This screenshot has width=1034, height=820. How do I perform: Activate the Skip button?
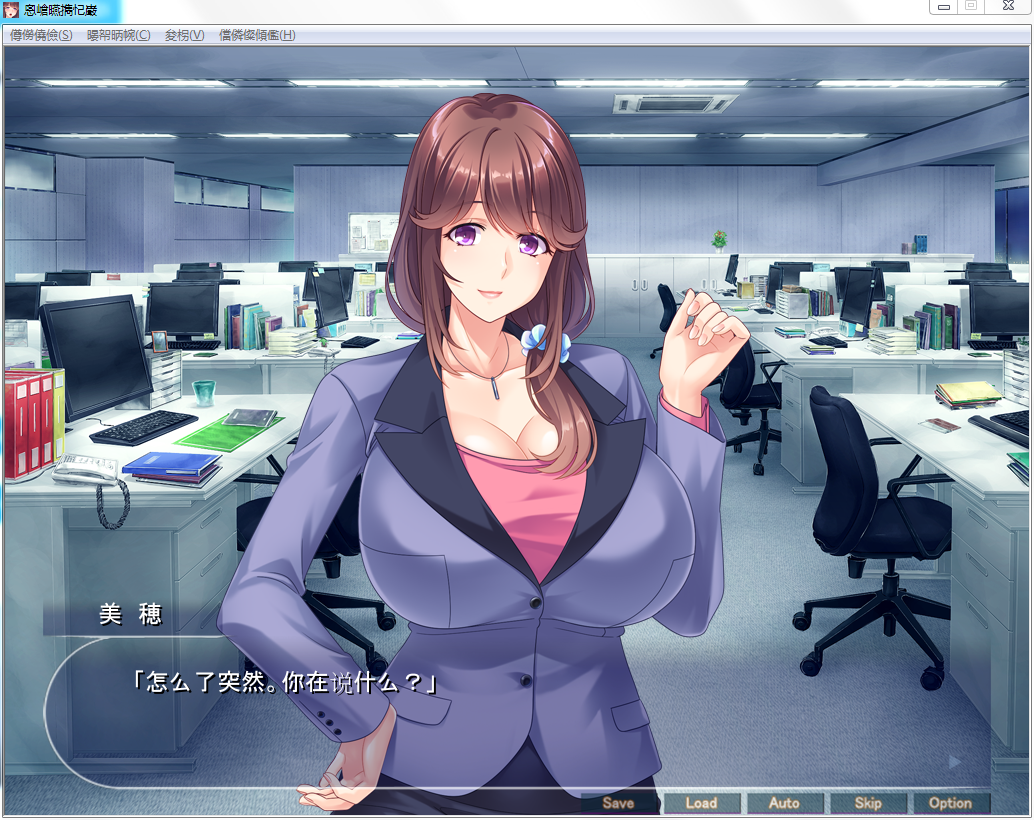867,803
